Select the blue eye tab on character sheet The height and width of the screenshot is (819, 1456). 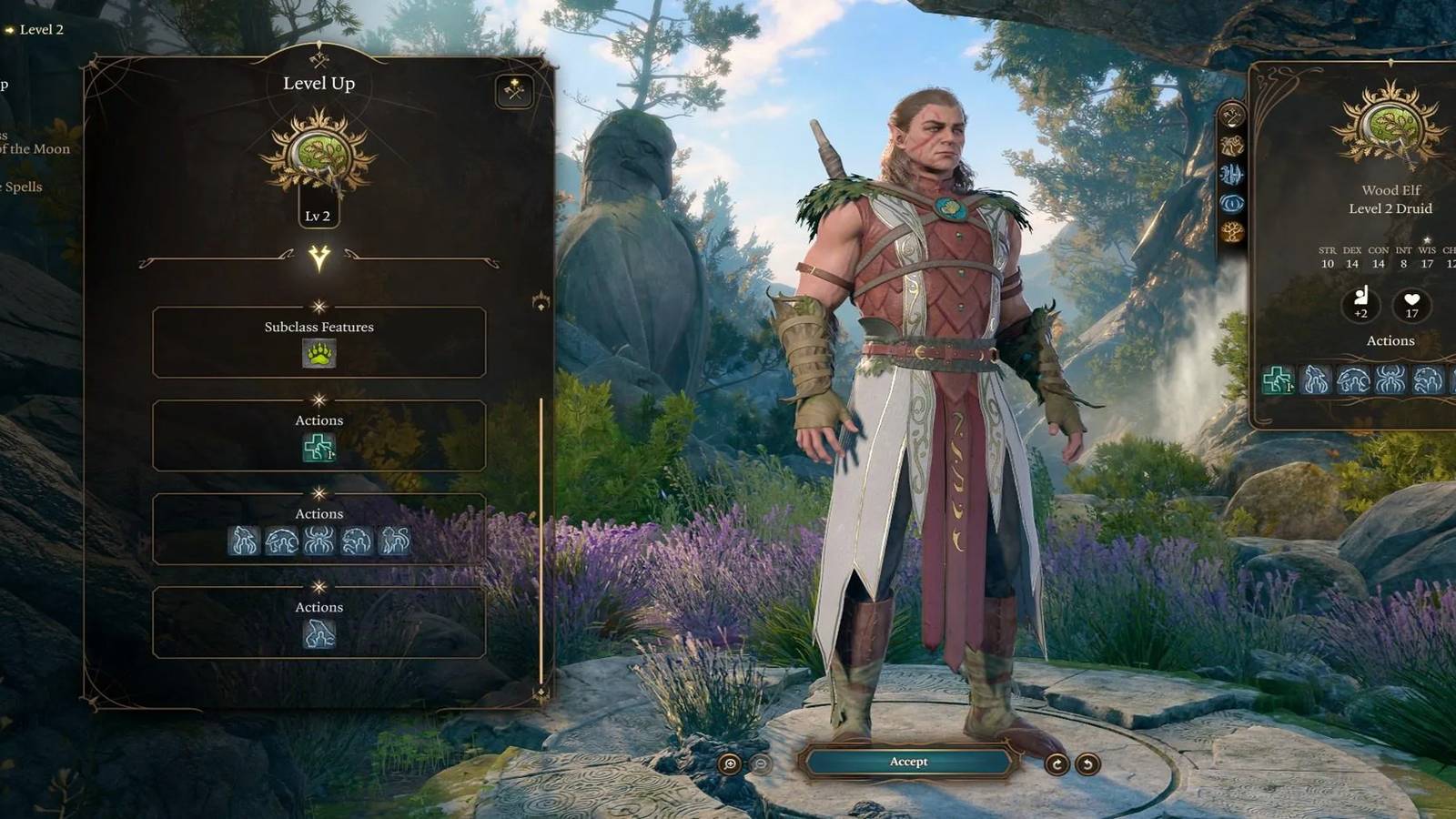(1231, 203)
